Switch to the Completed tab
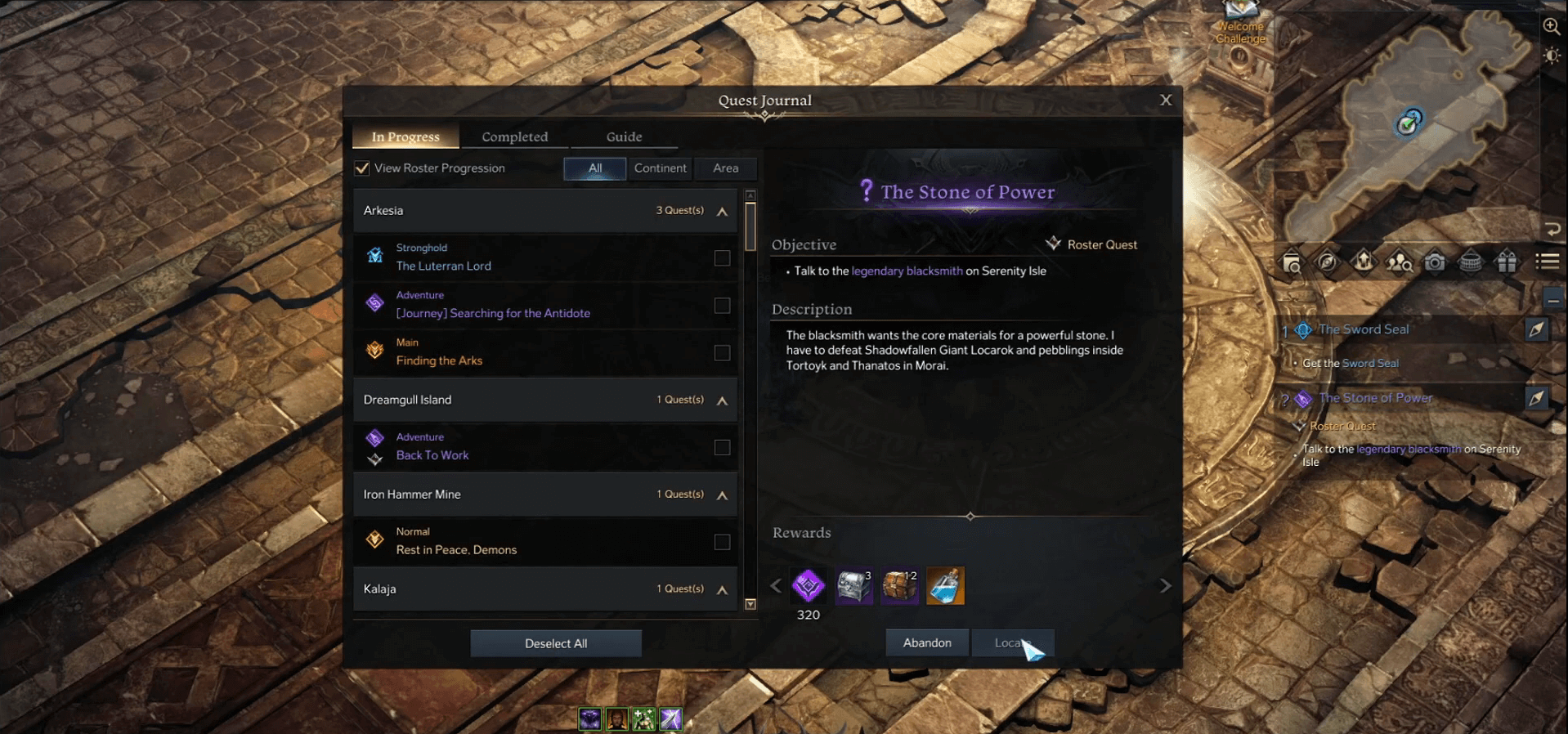The image size is (1568, 734). pos(514,137)
